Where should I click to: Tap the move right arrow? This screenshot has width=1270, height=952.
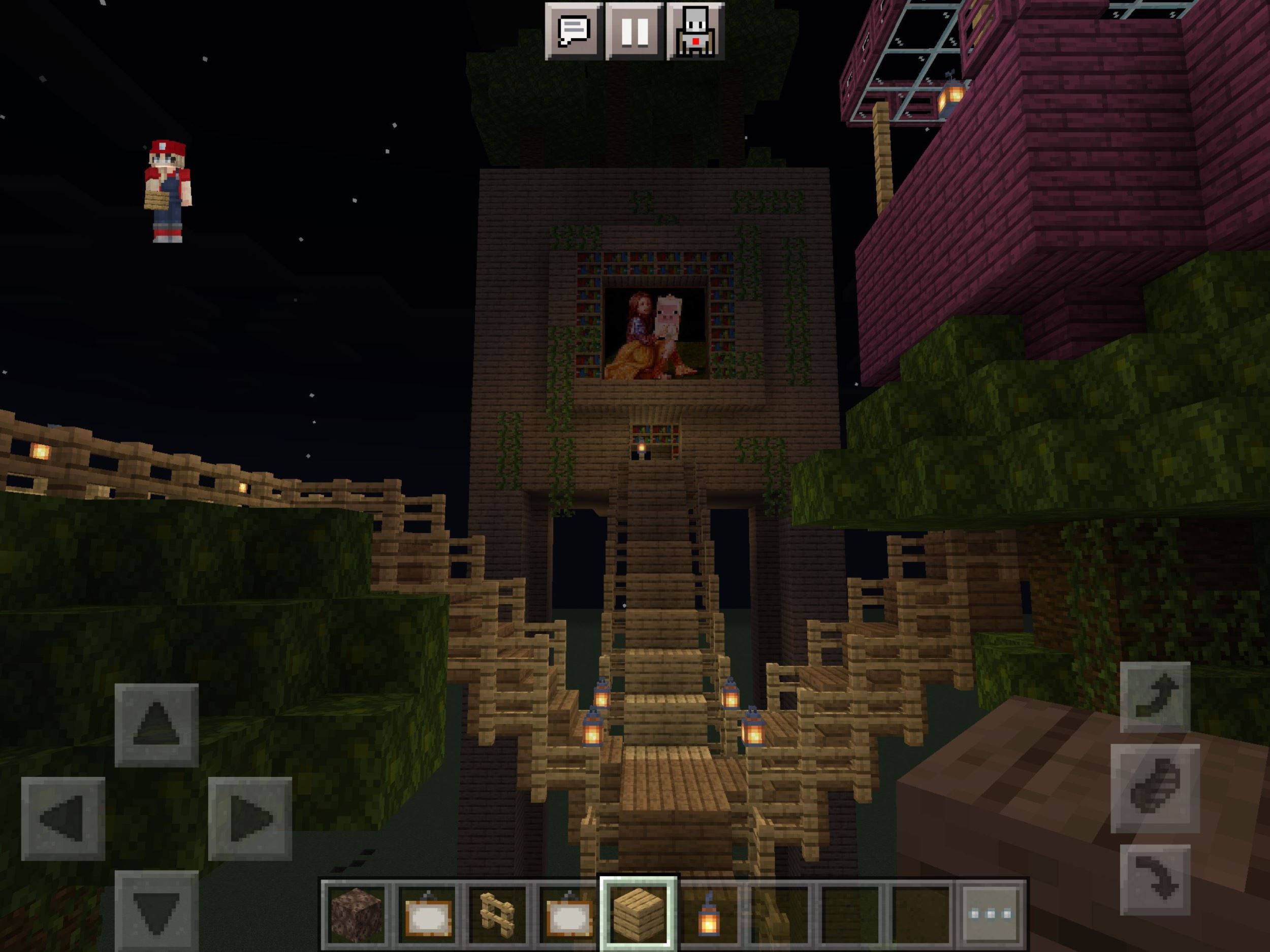click(250, 818)
